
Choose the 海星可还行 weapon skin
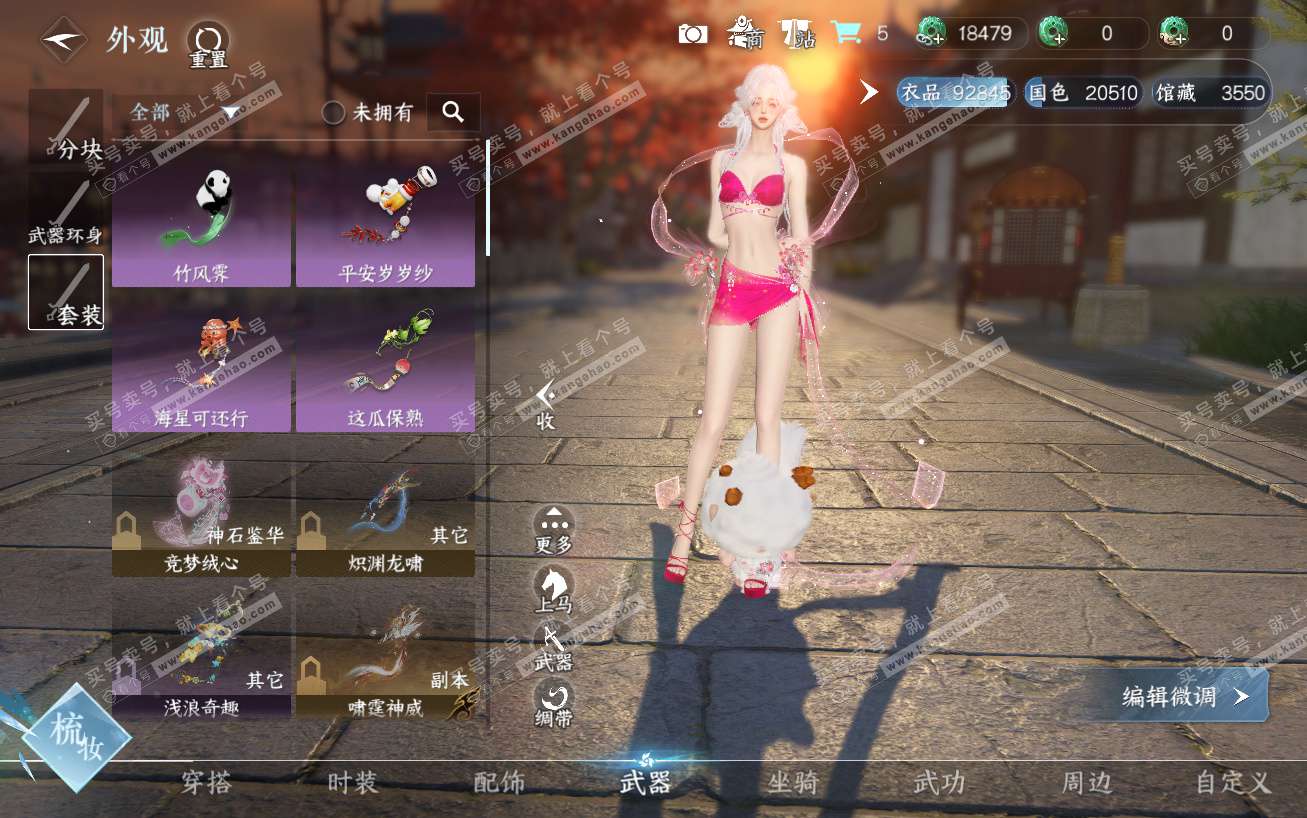tap(201, 370)
